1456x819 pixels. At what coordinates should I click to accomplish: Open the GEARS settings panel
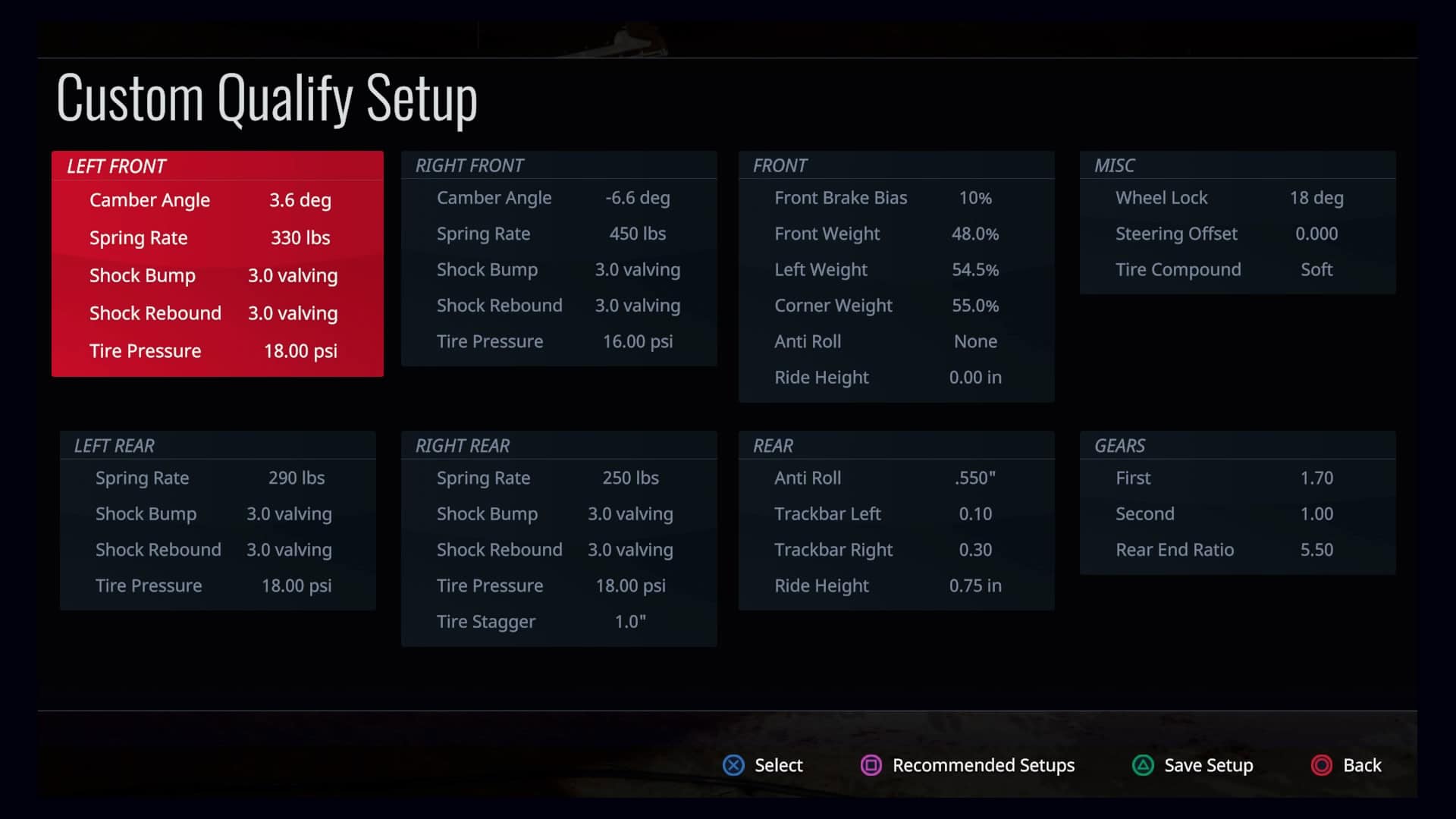[x=1237, y=502]
